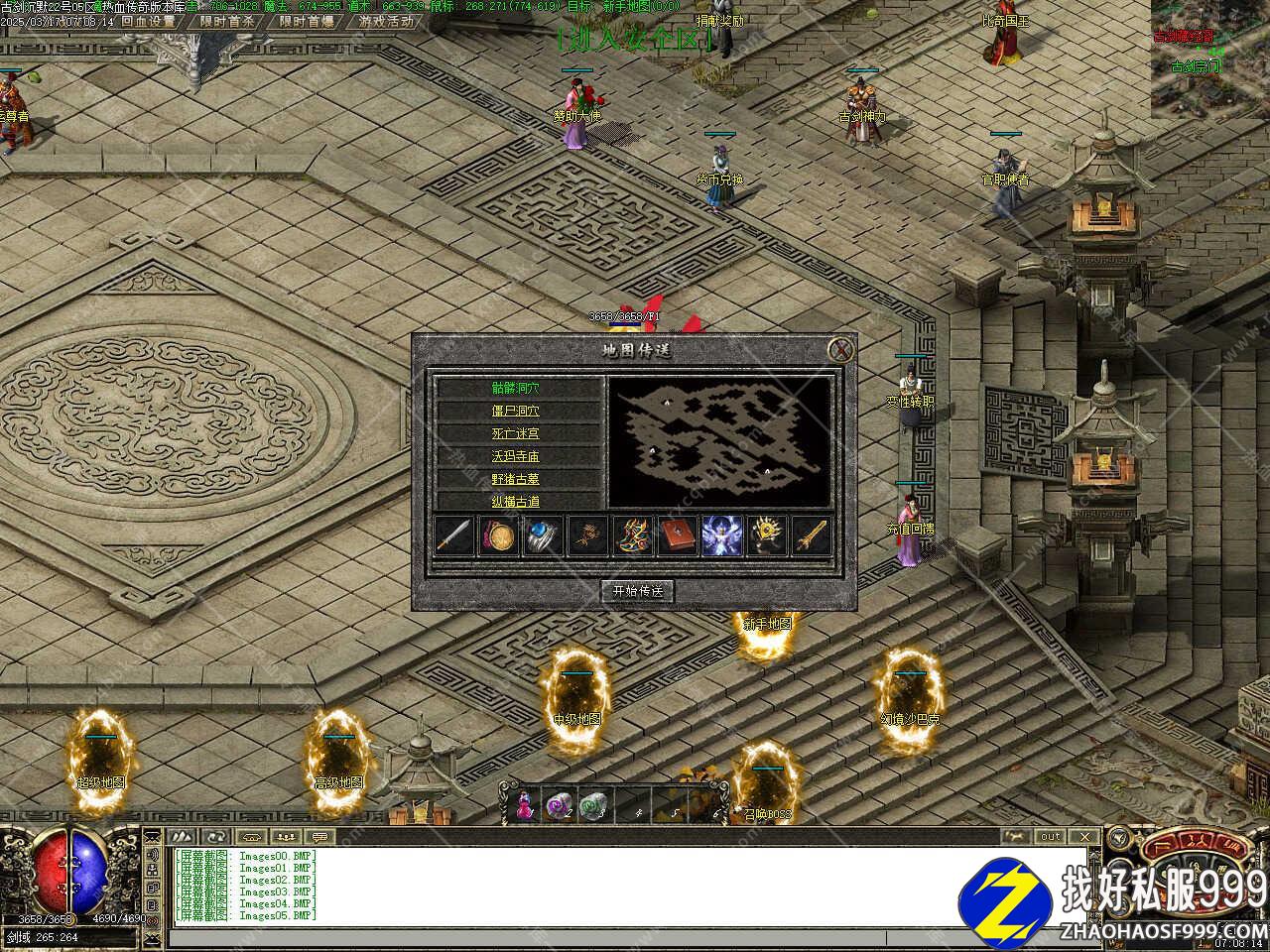Image resolution: width=1270 pixels, height=952 pixels.
Task: Click the 开始传送 start teleport button
Action: (x=637, y=591)
